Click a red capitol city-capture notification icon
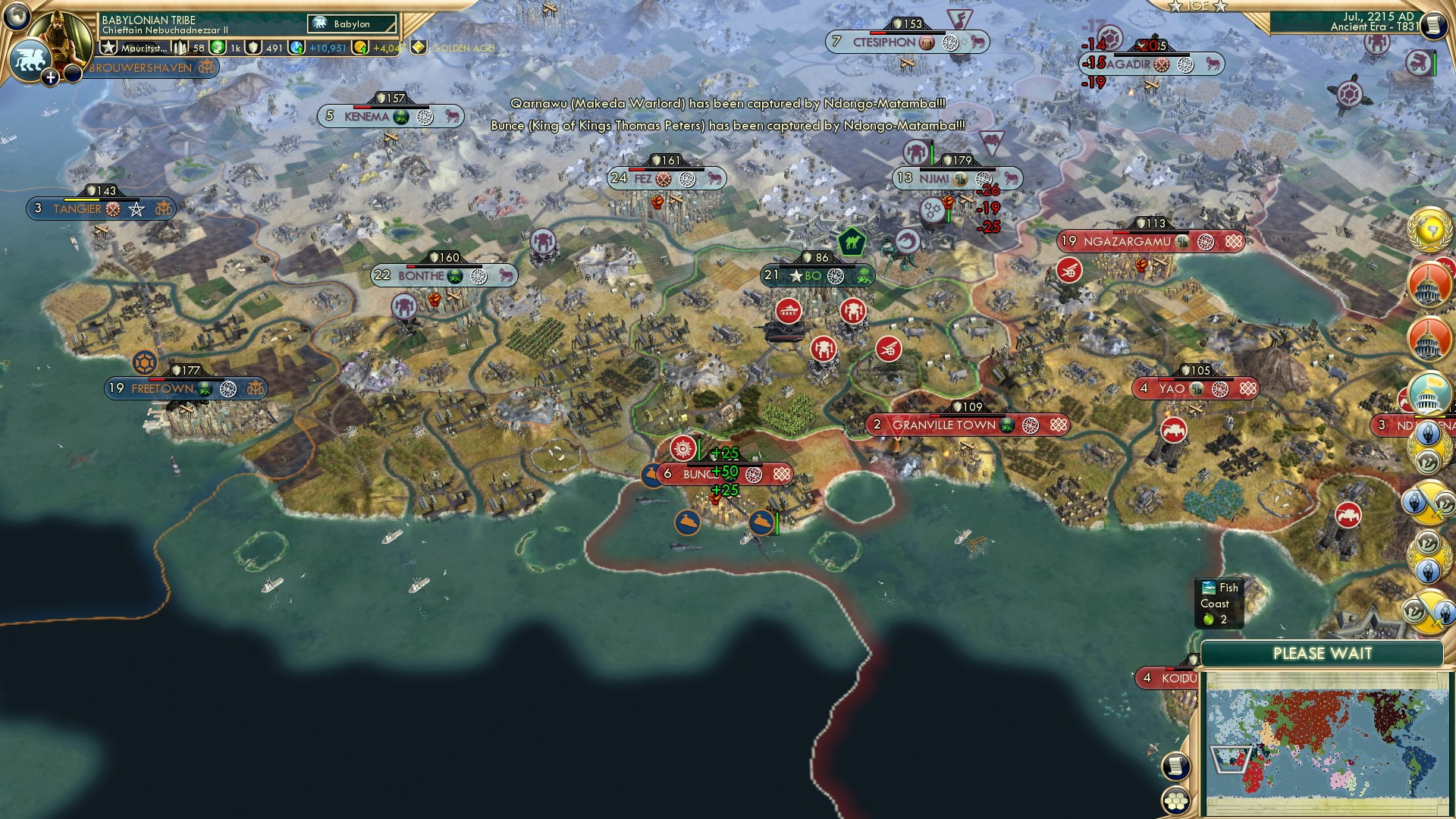Screen dimensions: 1456x819 [1429, 285]
